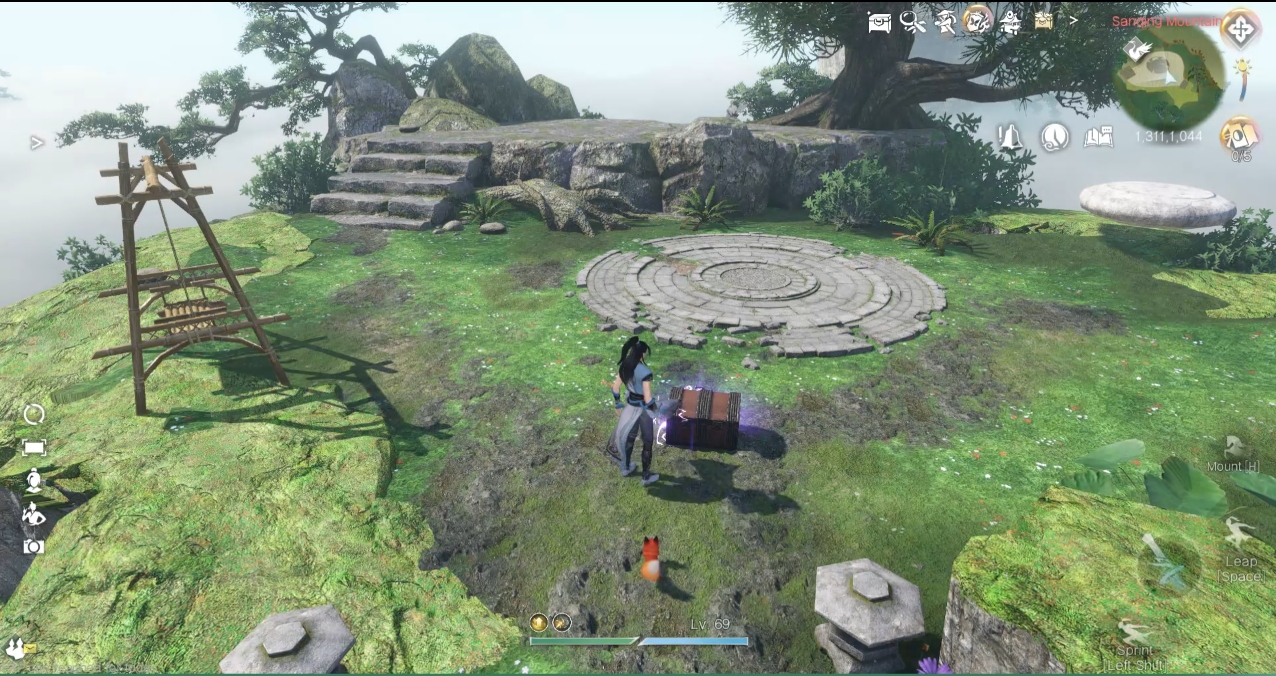The image size is (1276, 676).
Task: Open the camera screenshot icon
Action: (x=34, y=546)
